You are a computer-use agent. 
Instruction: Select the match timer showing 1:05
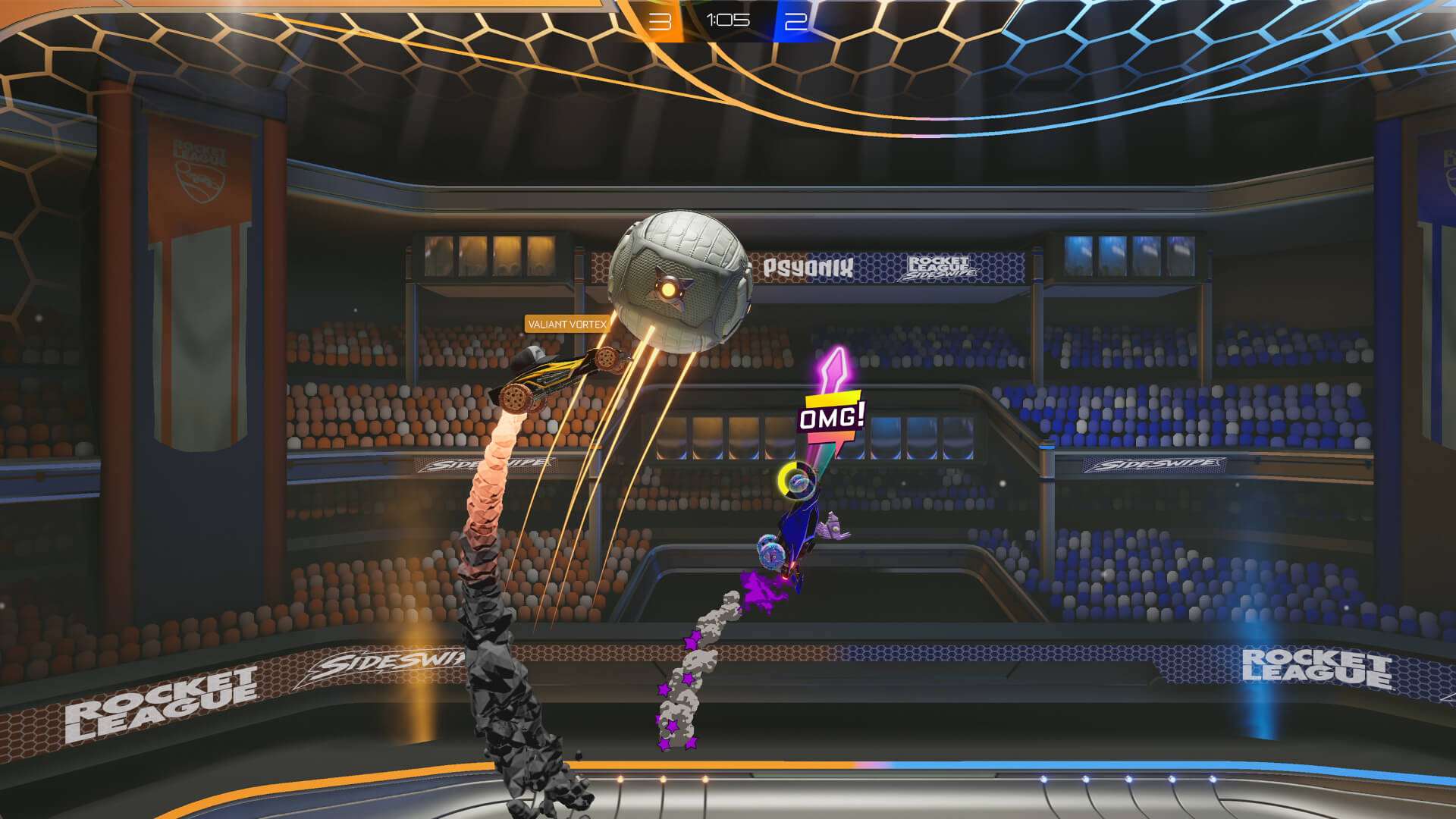(x=728, y=21)
